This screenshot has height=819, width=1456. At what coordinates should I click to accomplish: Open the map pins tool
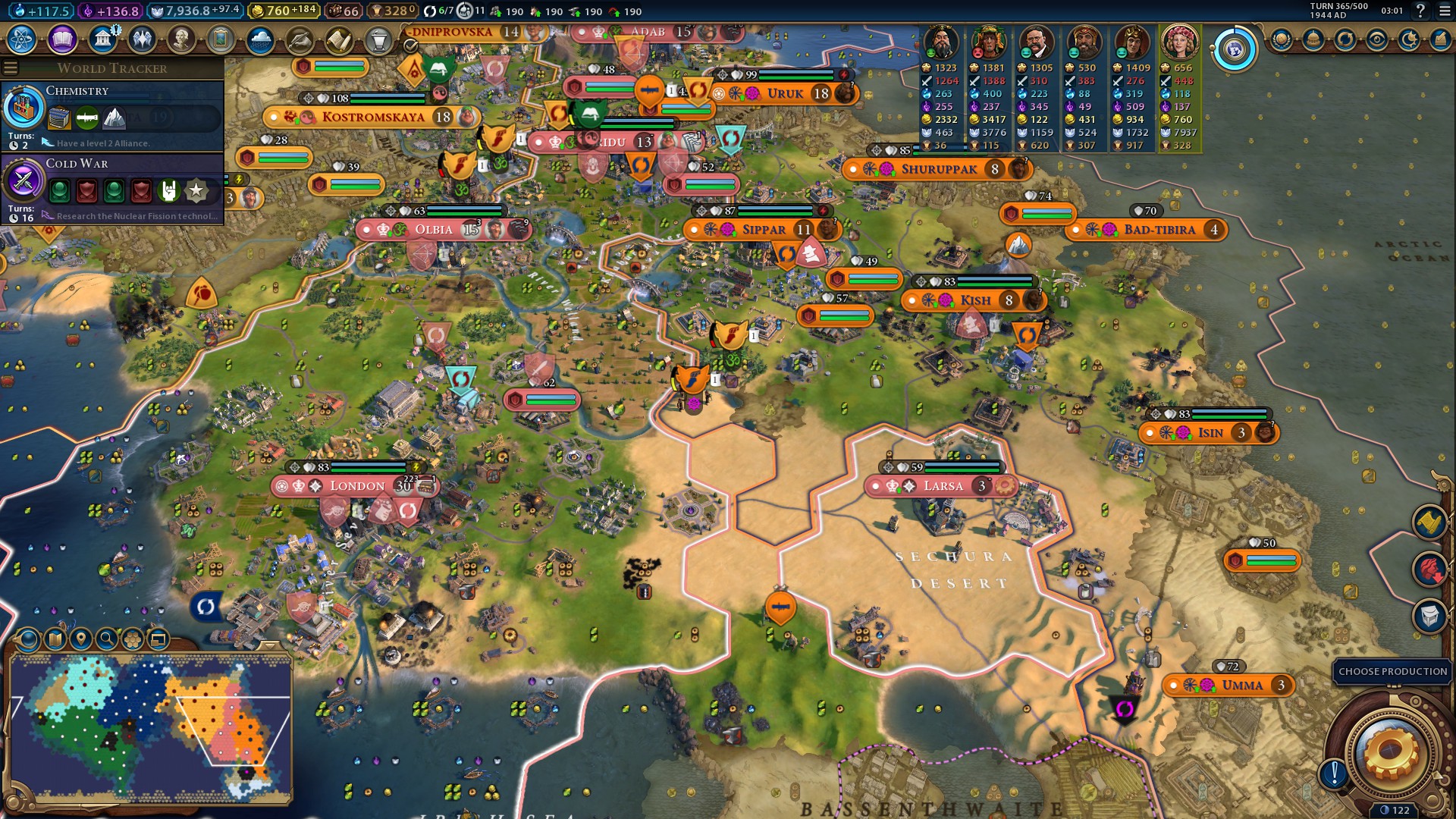coord(80,639)
